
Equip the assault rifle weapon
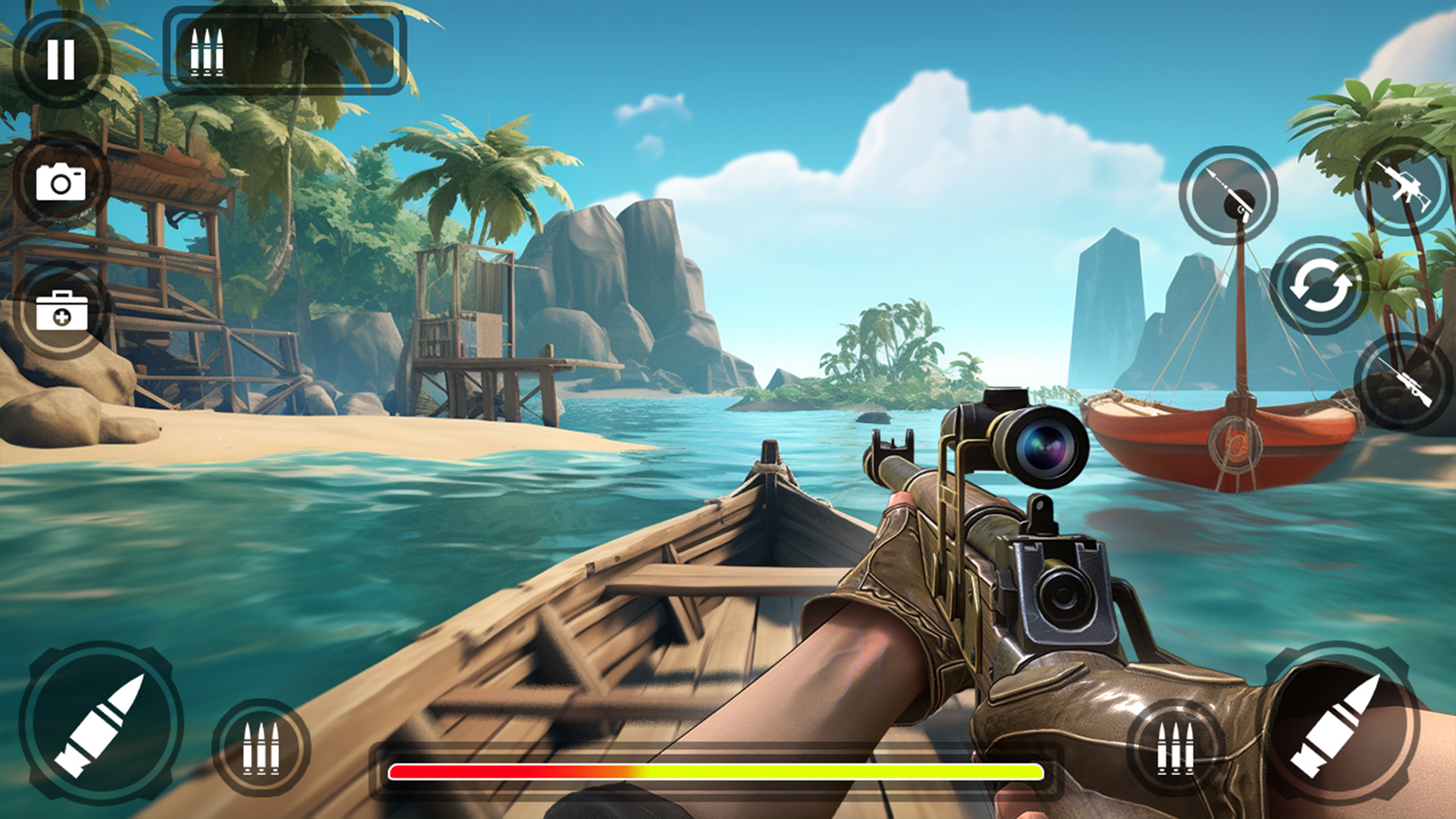click(1404, 187)
